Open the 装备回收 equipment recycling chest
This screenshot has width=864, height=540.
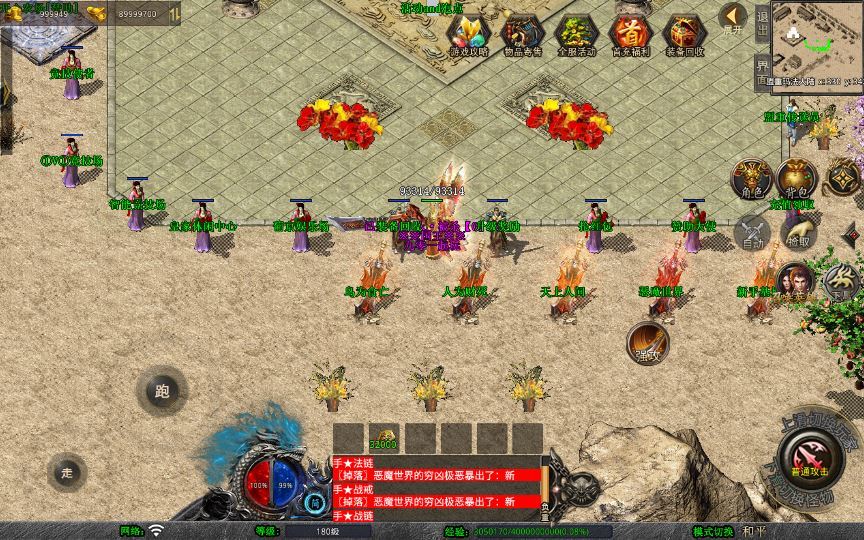click(x=685, y=34)
